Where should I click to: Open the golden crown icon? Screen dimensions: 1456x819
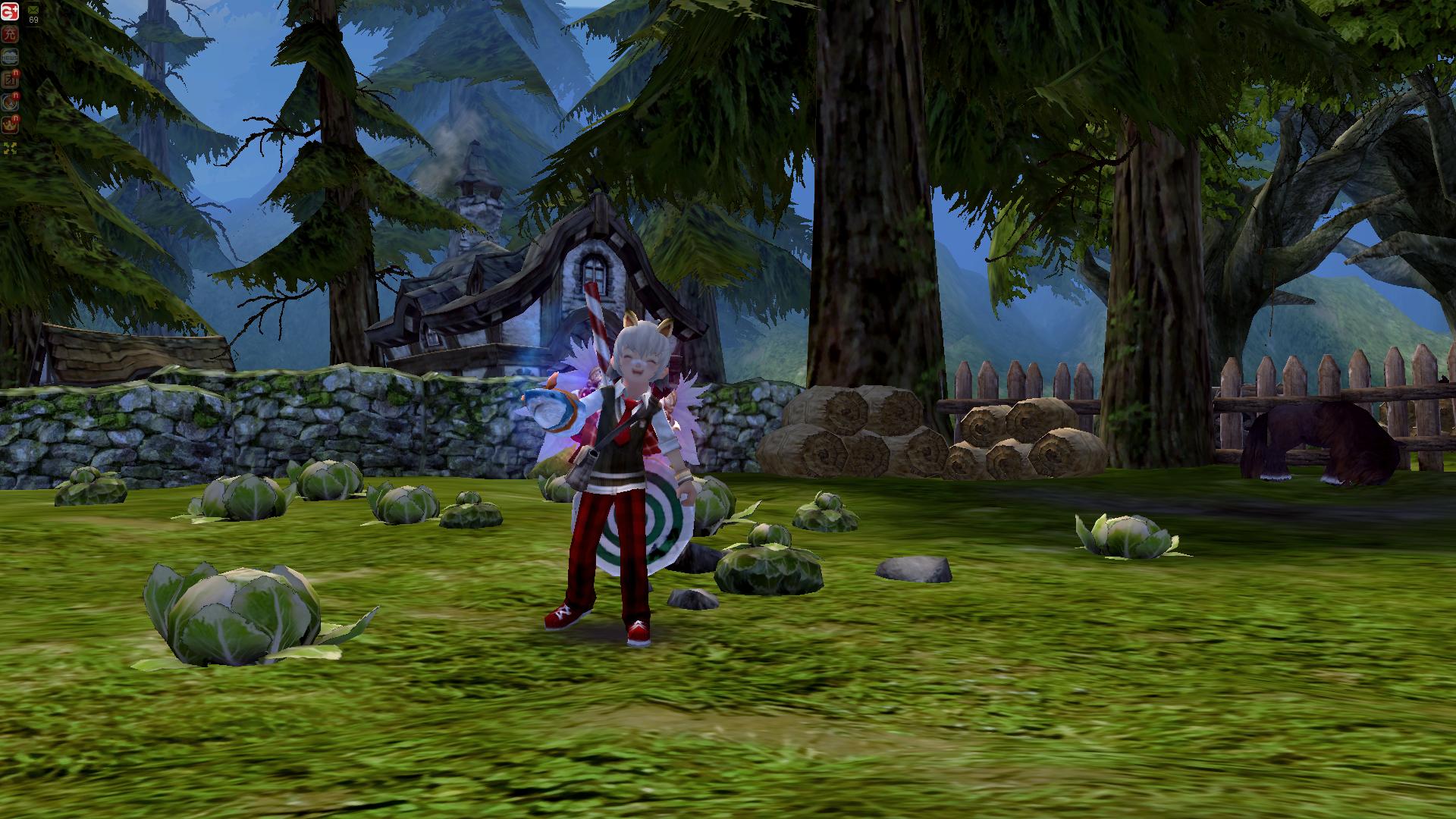click(10, 124)
